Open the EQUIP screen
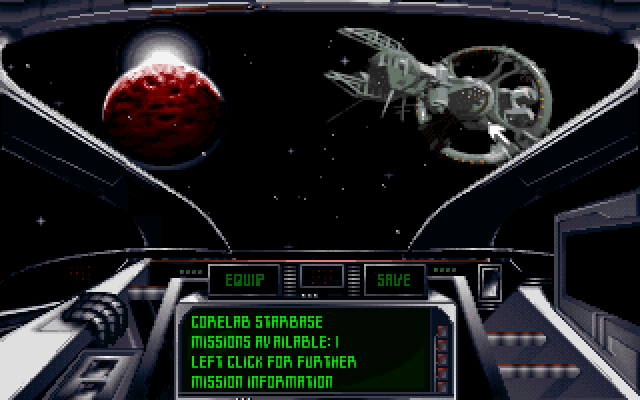Screen dimensions: 640x400 pos(244,280)
